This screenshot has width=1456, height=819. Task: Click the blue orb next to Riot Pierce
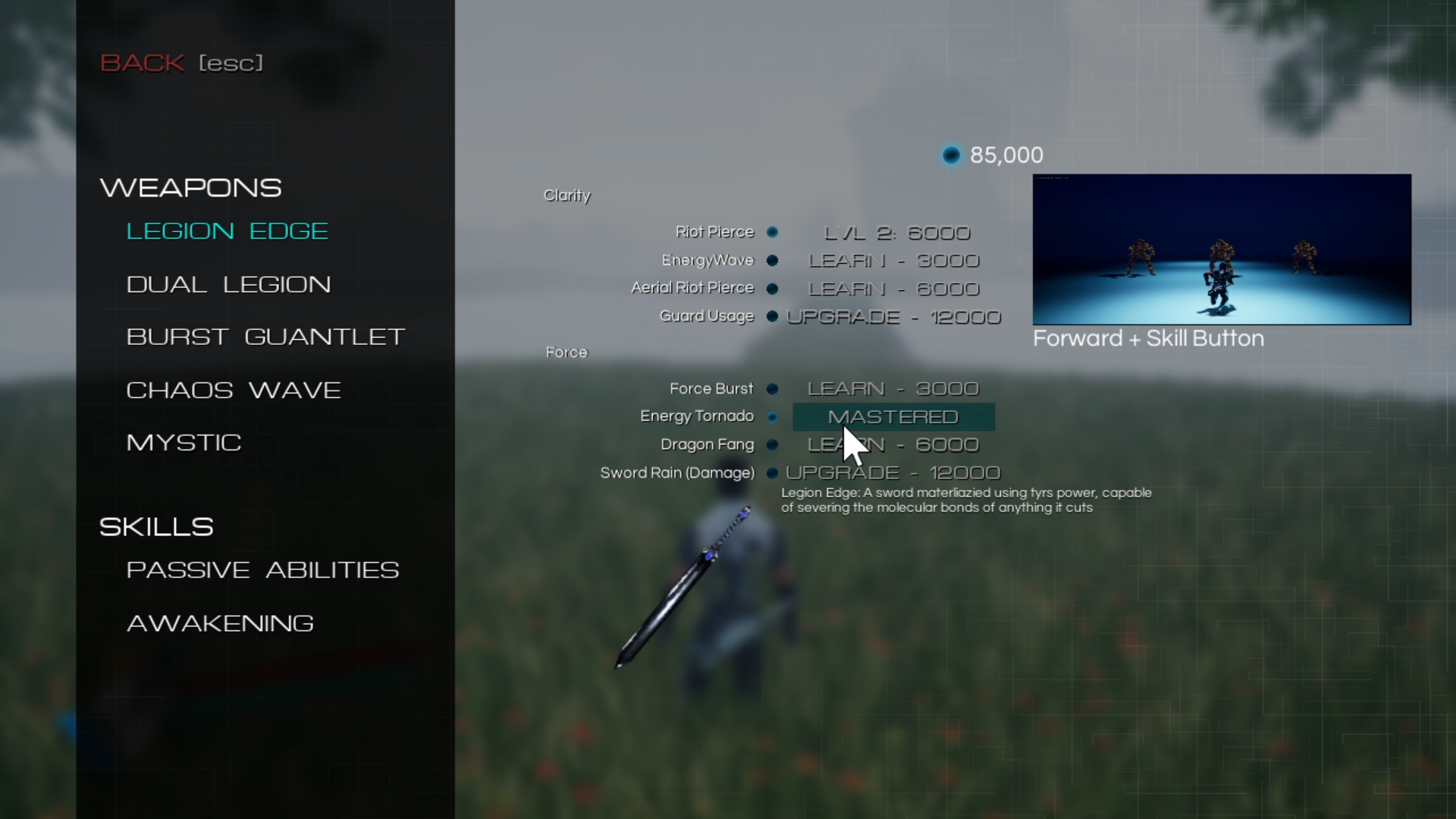coord(773,233)
